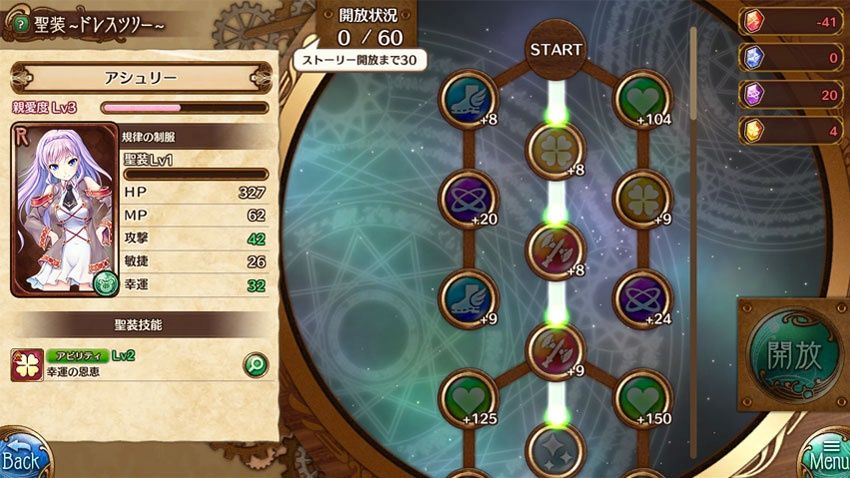Activate the green 開放 release button
This screenshot has height=478, width=850.
(x=794, y=354)
